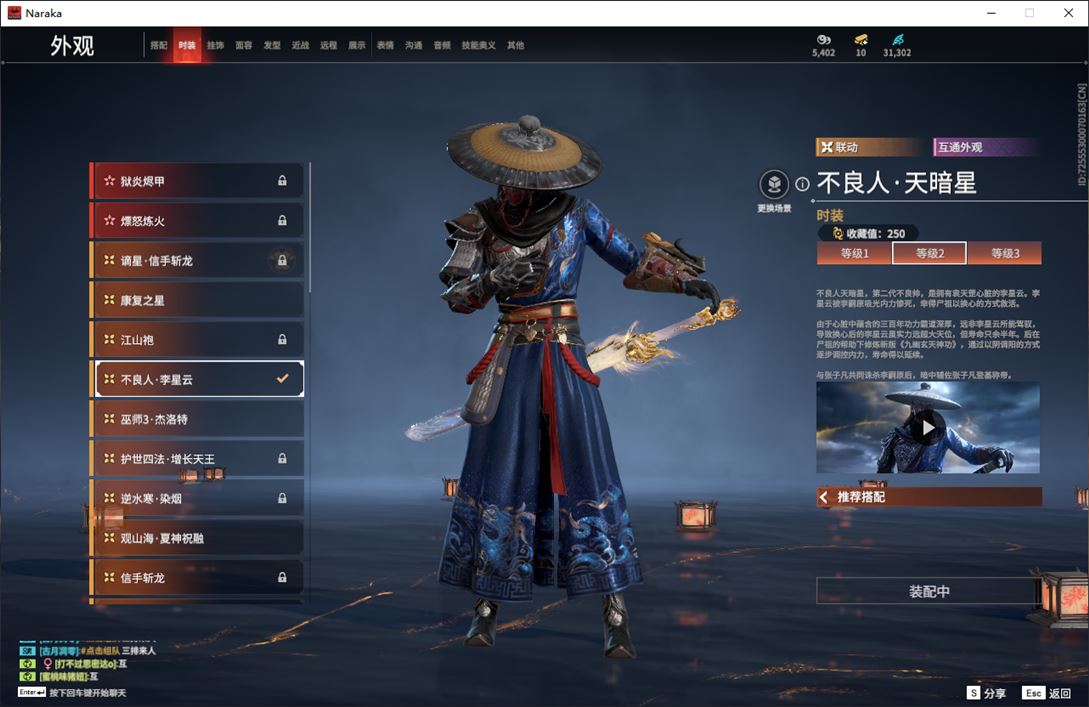Switch to 等级1 outfit level
Viewport: 1089px width, 707px height.
[854, 254]
